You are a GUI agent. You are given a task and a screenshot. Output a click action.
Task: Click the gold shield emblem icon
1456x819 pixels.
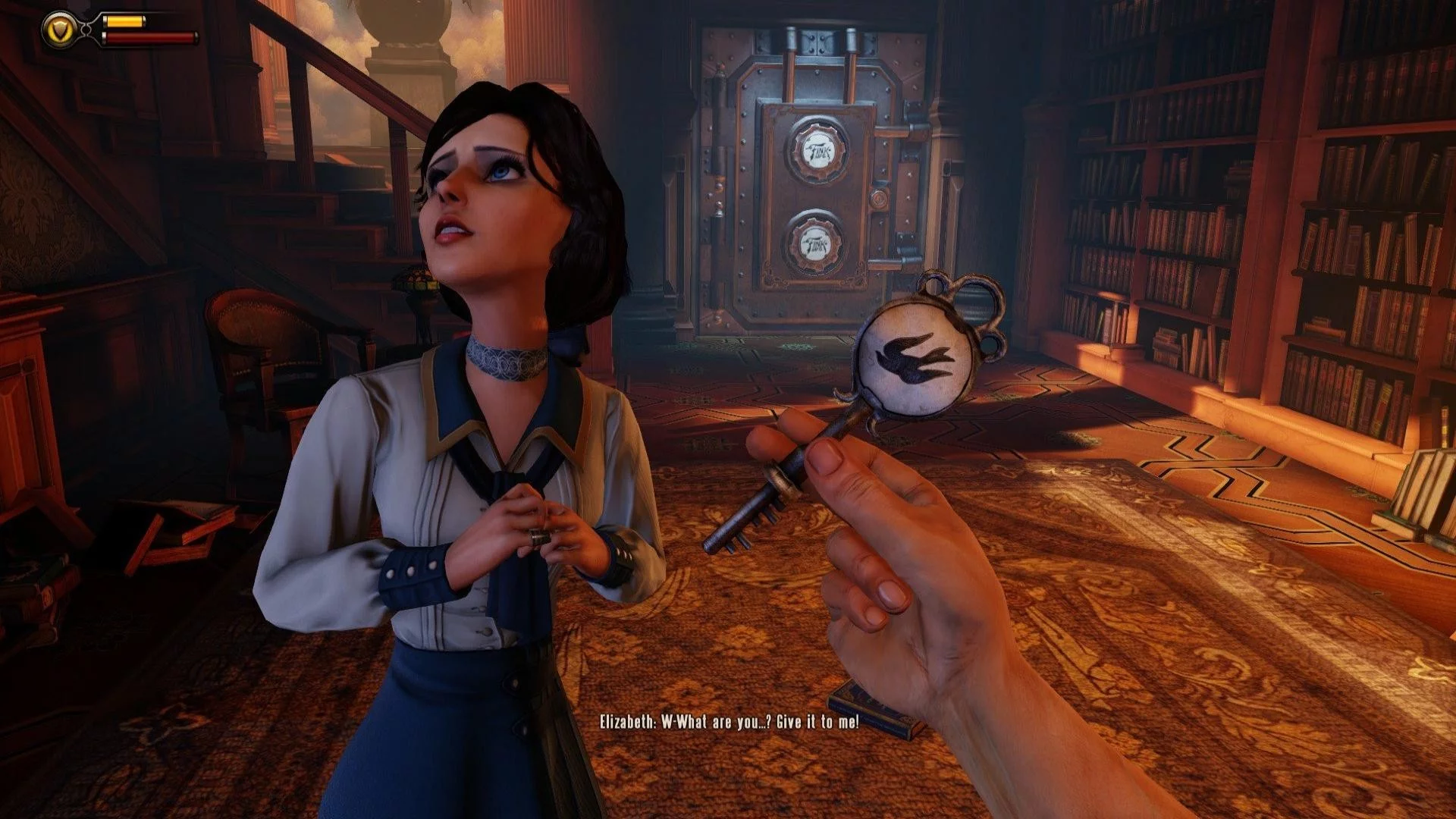tap(61, 30)
